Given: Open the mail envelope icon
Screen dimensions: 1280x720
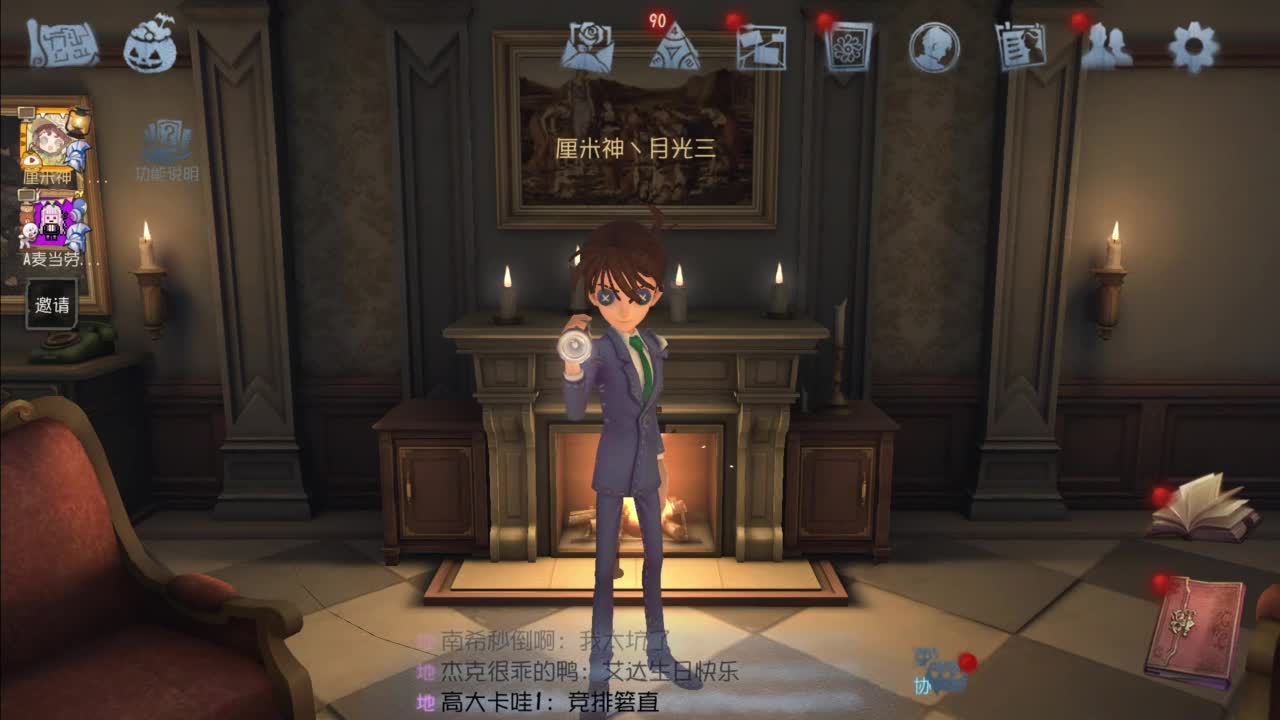Looking at the screenshot, I should tap(589, 44).
